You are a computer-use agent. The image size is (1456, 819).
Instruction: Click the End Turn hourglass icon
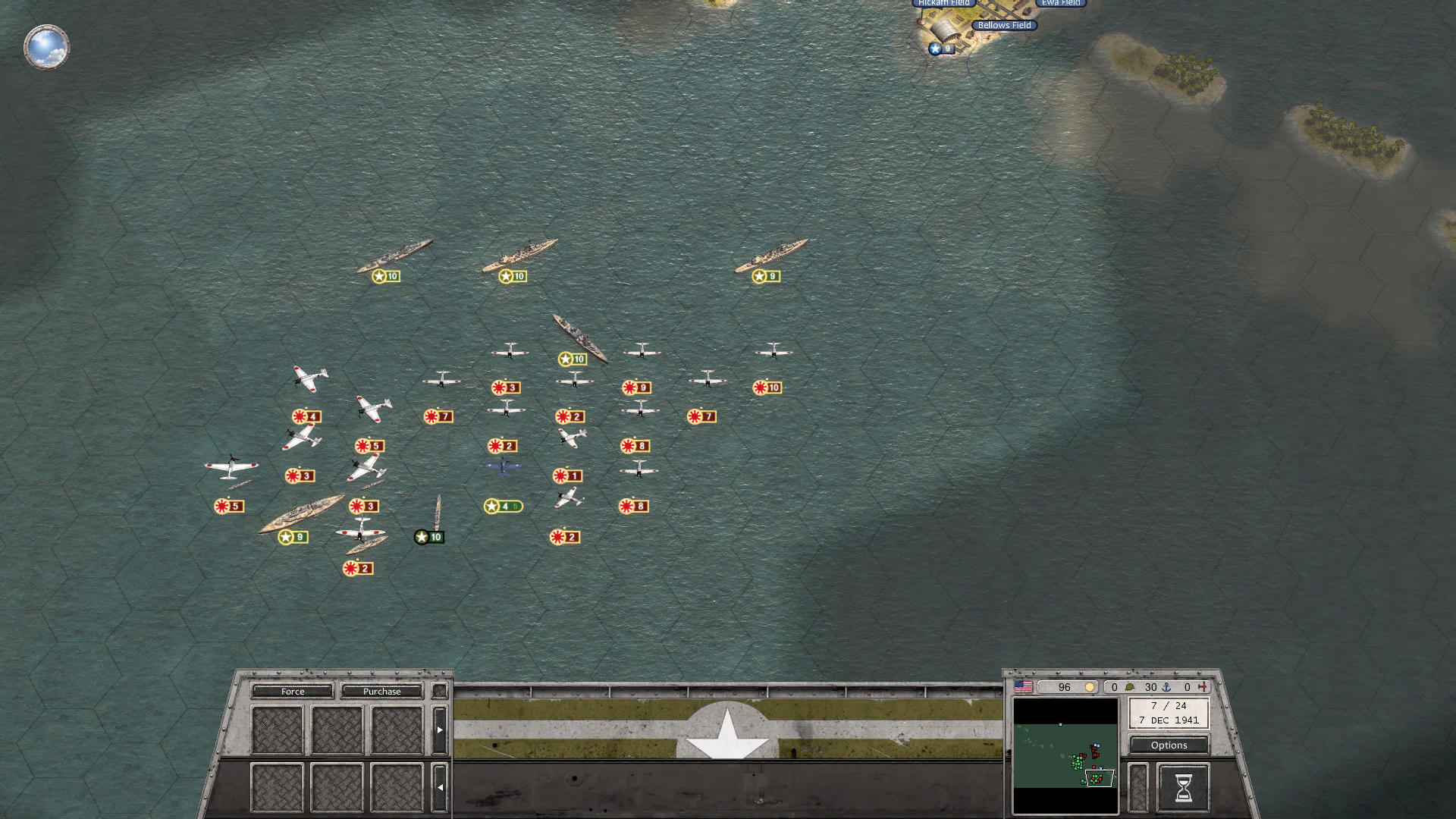(1184, 788)
